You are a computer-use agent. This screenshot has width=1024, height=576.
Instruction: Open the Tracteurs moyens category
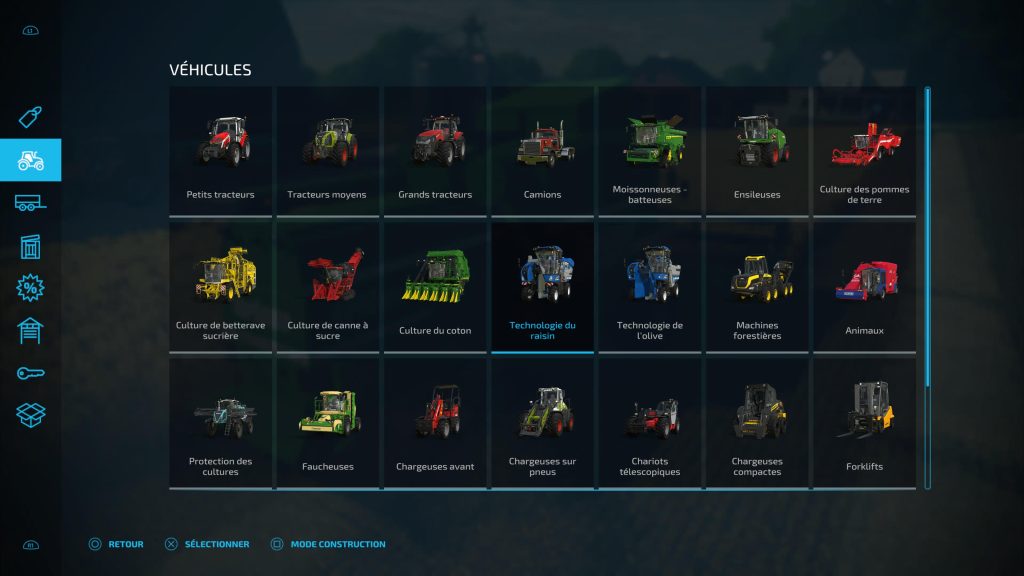coord(327,150)
